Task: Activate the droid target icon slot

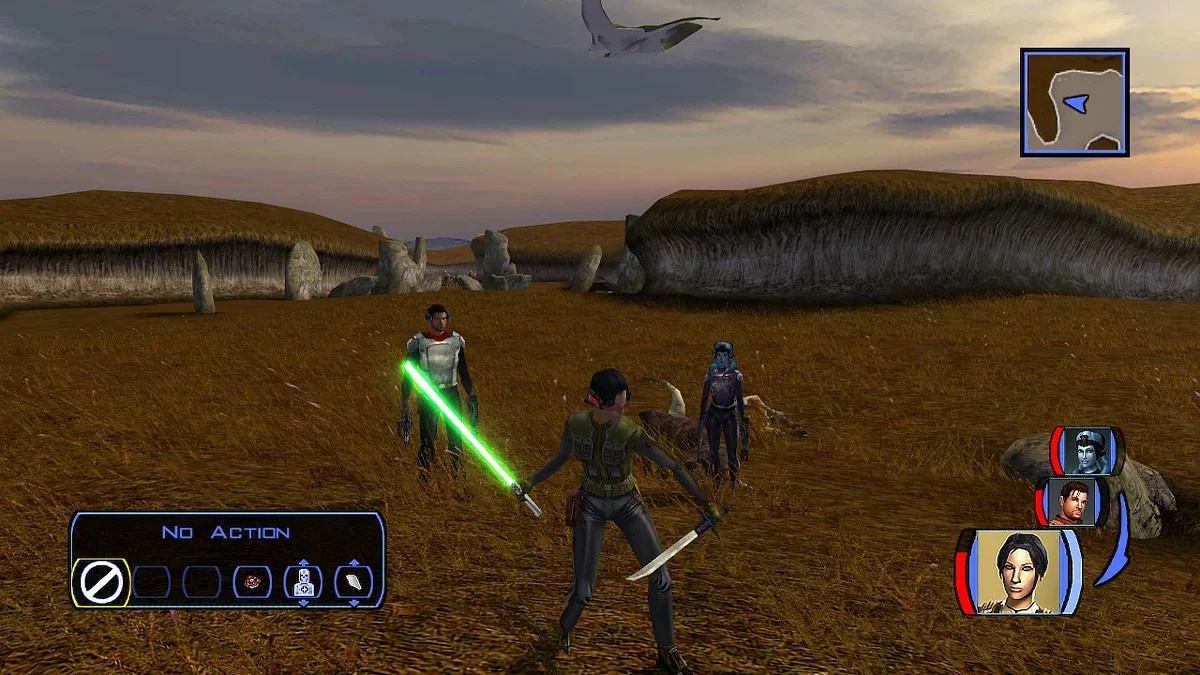Action: 303,583
